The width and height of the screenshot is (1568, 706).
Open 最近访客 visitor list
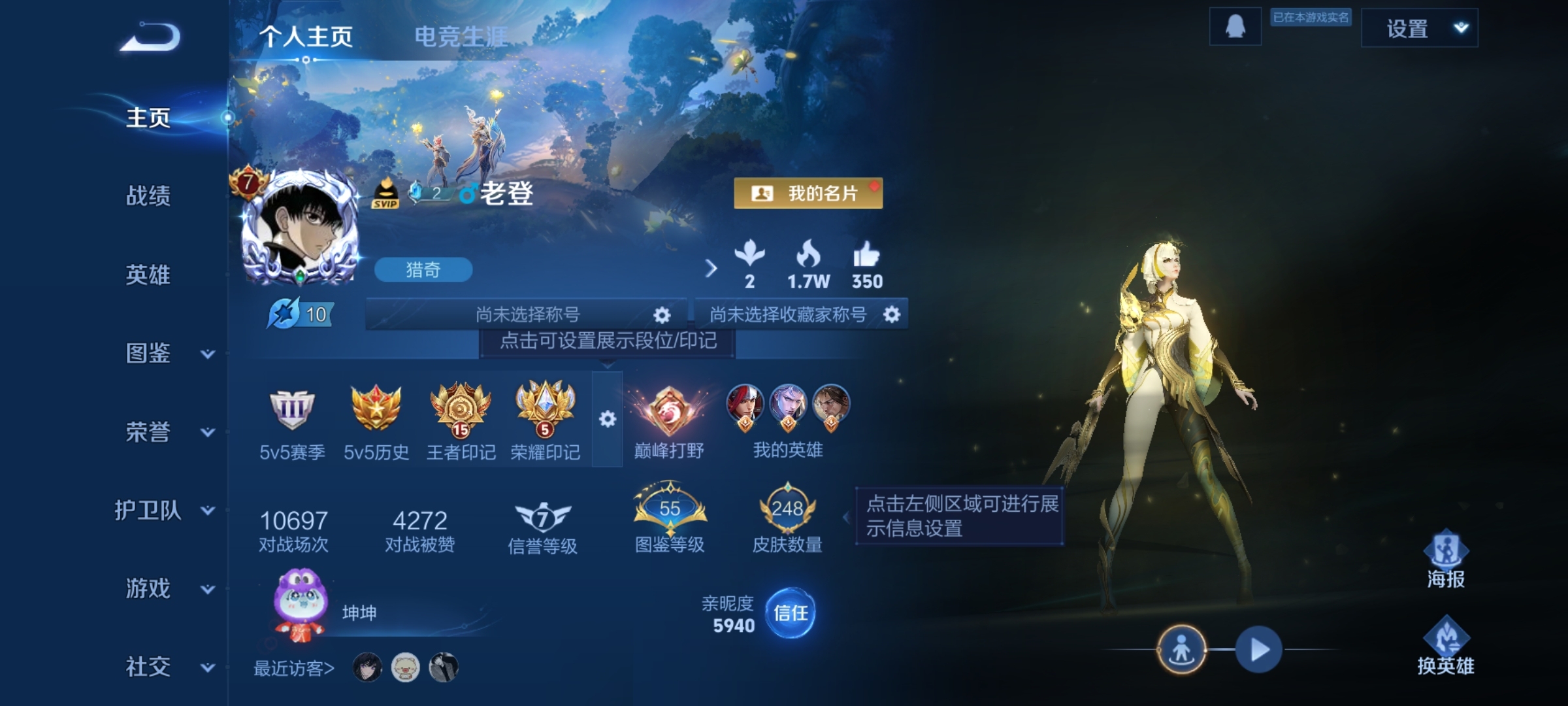[x=294, y=668]
